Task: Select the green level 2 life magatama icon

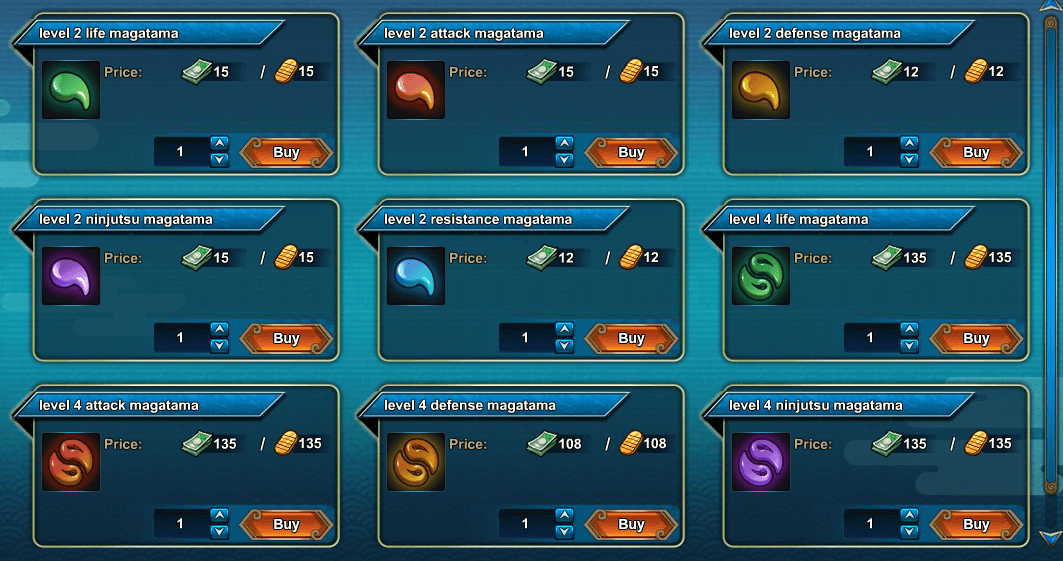Action: [71, 90]
